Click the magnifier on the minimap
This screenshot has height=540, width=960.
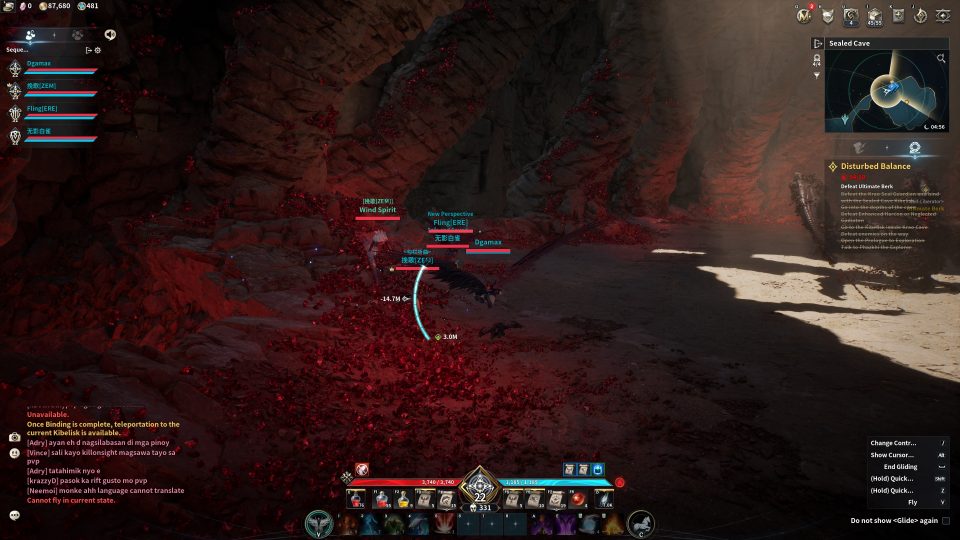click(940, 59)
